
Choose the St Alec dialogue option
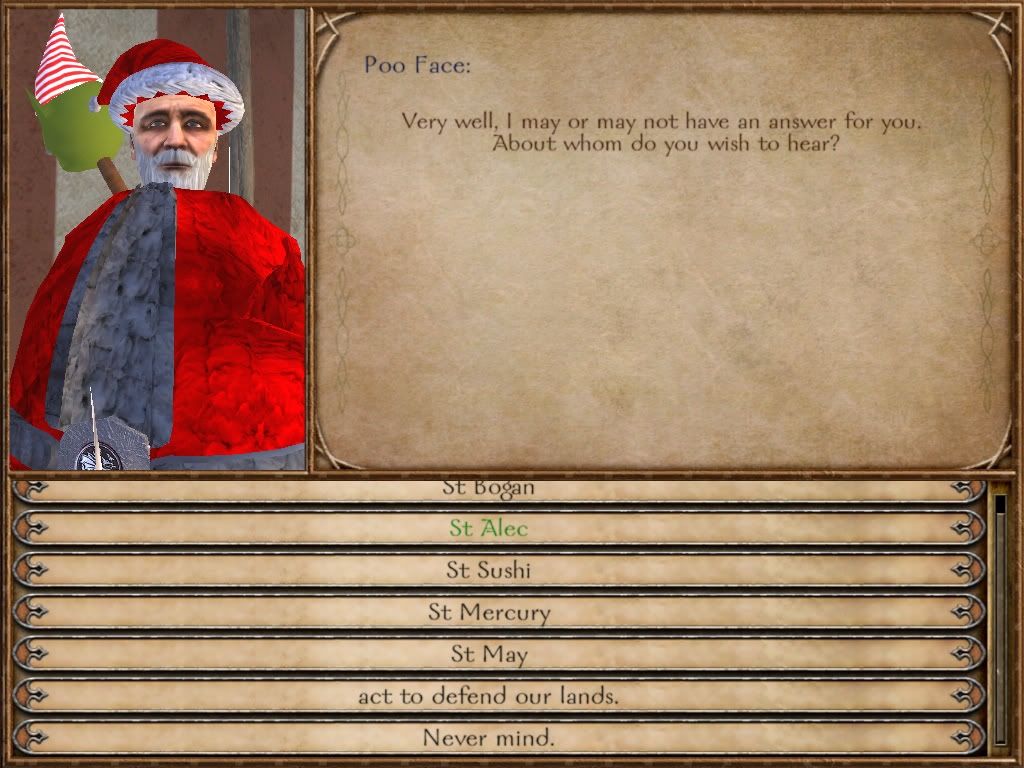point(488,528)
